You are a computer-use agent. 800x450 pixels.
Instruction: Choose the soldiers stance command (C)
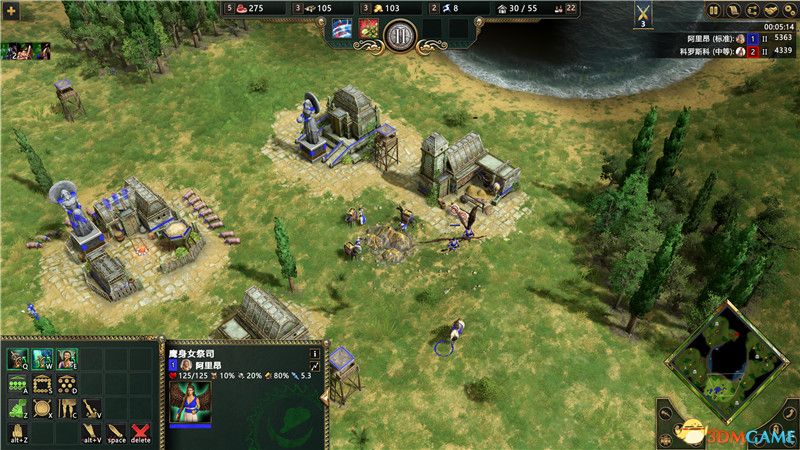pos(68,409)
